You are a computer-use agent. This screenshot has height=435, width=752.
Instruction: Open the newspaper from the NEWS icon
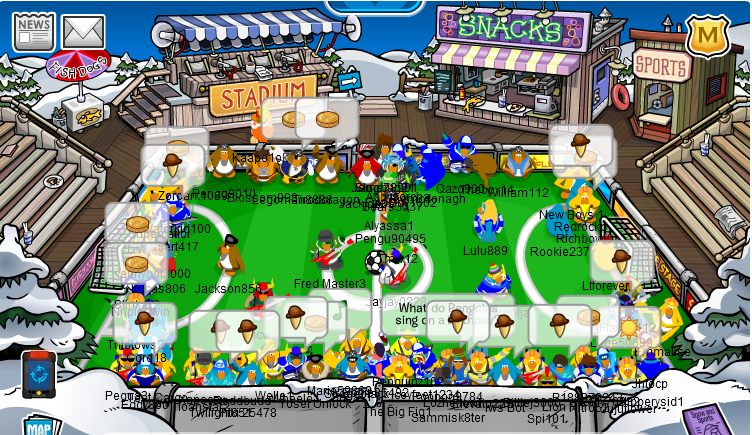[33, 29]
